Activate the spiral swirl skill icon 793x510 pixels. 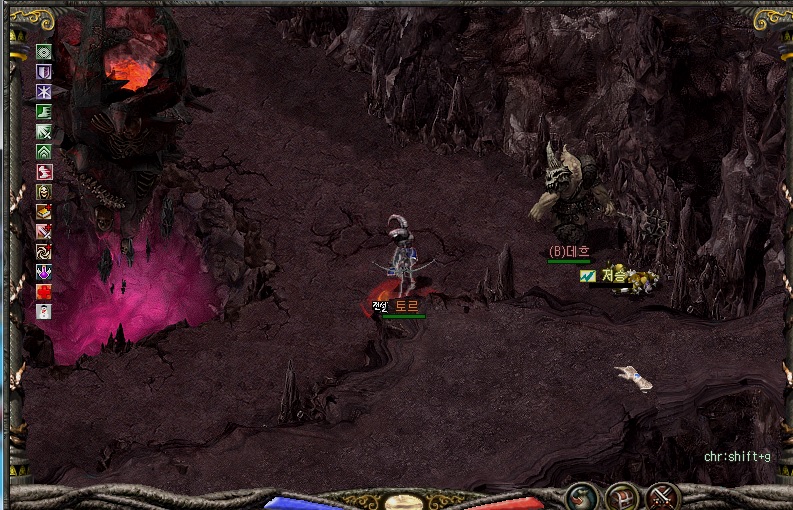(44, 251)
